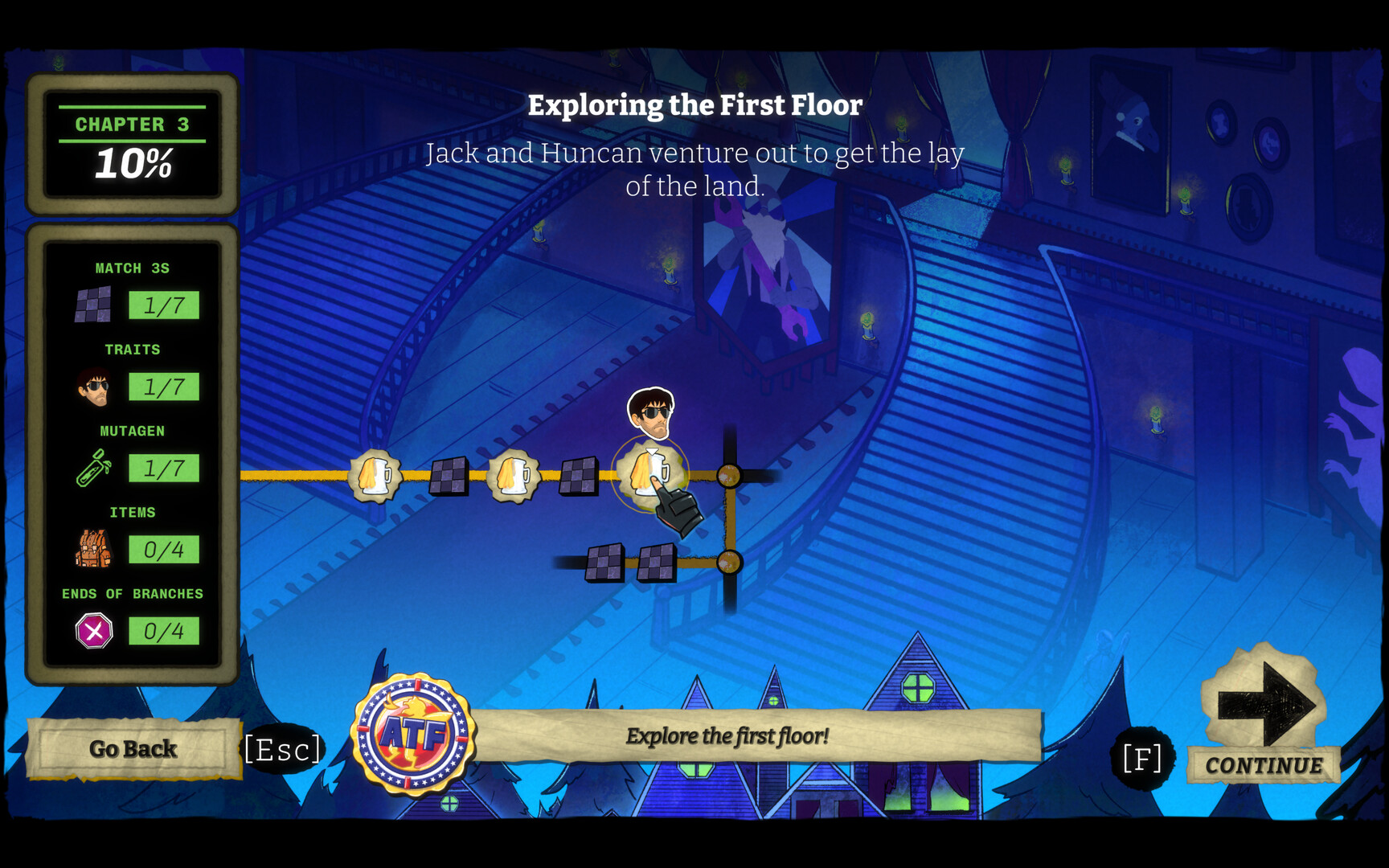Continue to the selected level
This screenshot has height=868, width=1389.
pos(1264,715)
